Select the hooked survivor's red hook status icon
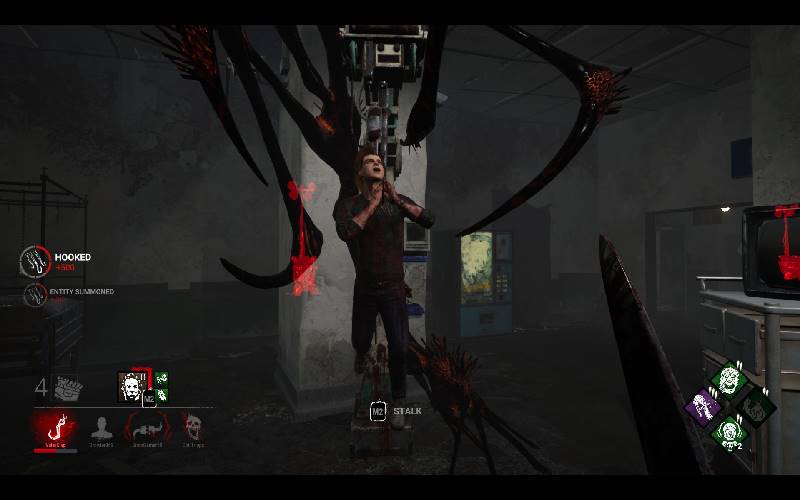This screenshot has height=500, width=800. (55, 428)
